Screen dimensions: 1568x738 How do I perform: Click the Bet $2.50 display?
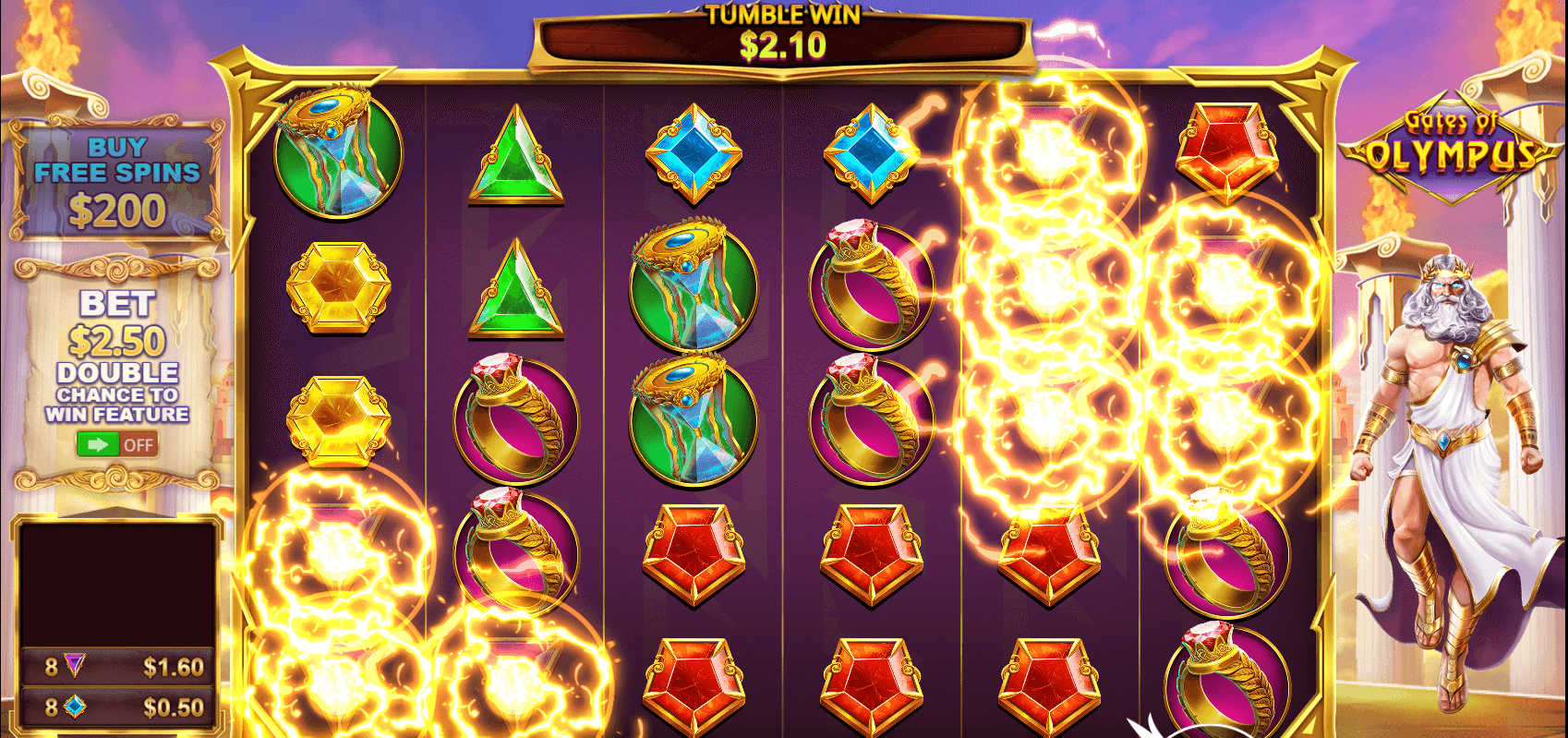coord(117,323)
